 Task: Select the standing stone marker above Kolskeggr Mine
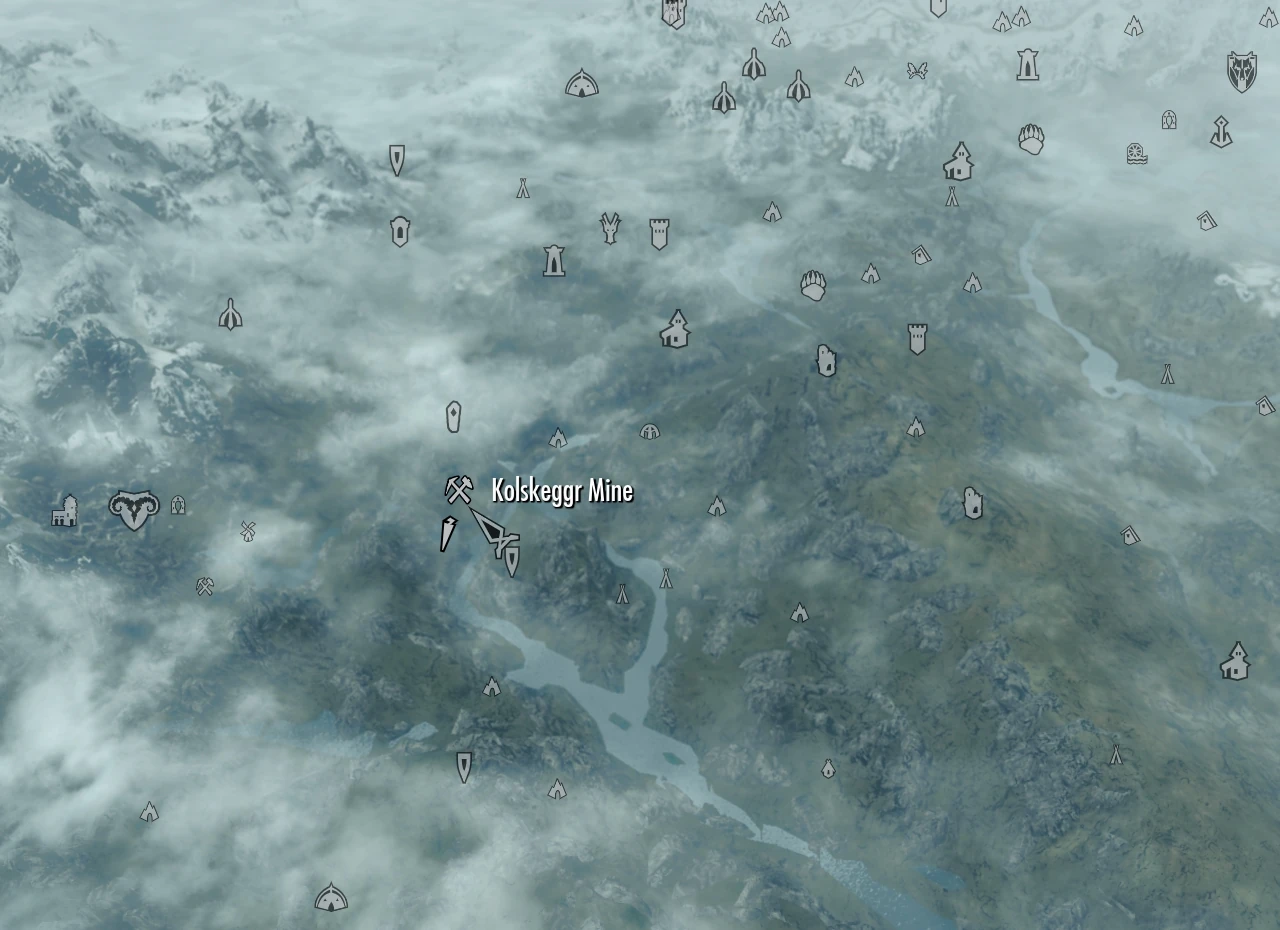click(453, 417)
